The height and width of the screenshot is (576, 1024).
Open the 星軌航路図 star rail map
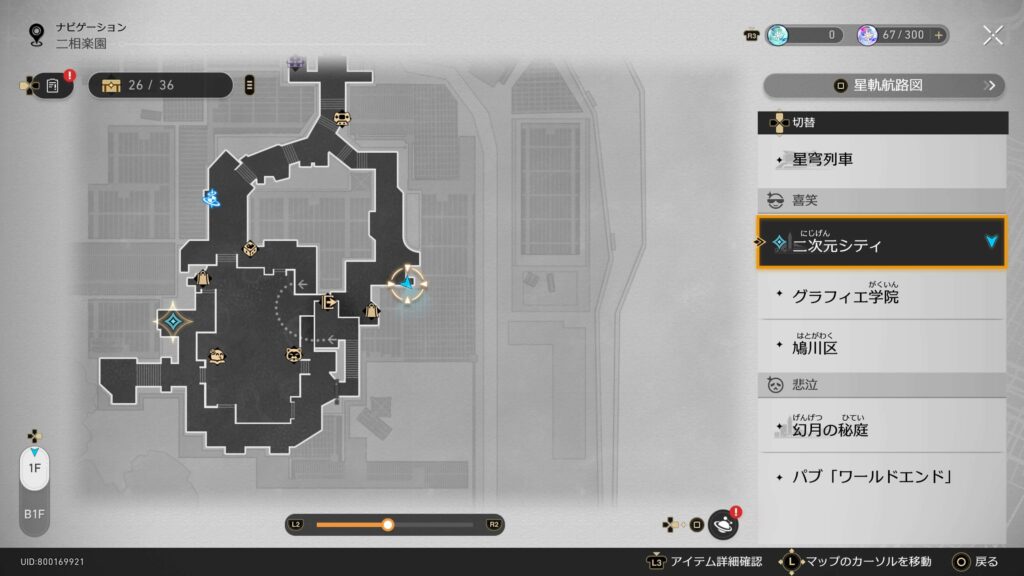click(883, 86)
